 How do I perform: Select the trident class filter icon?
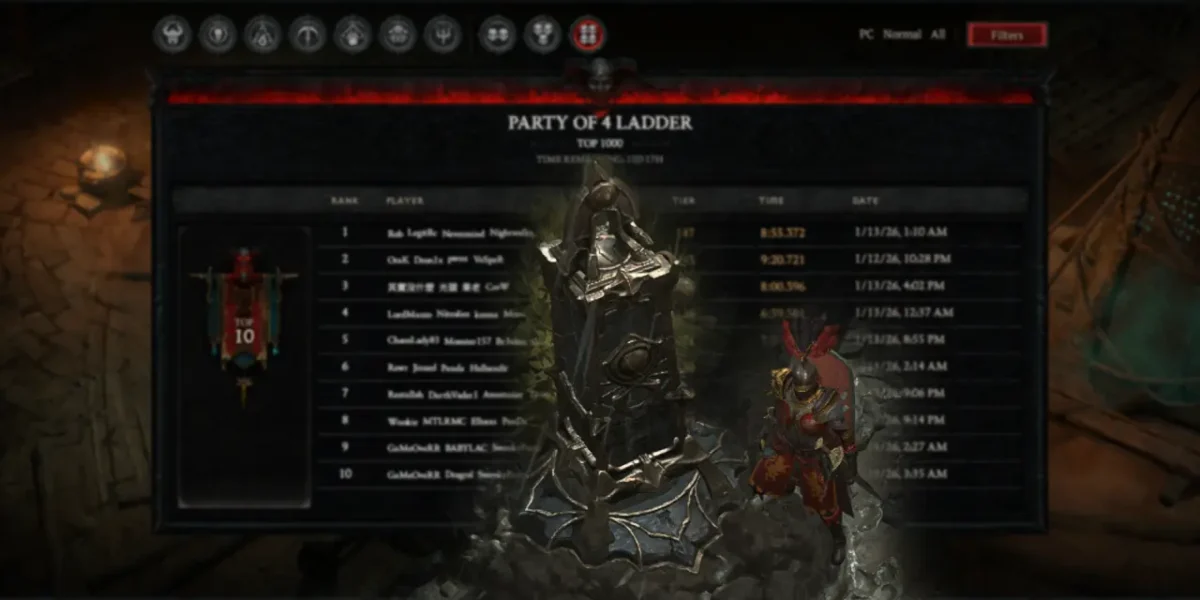[x=442, y=35]
